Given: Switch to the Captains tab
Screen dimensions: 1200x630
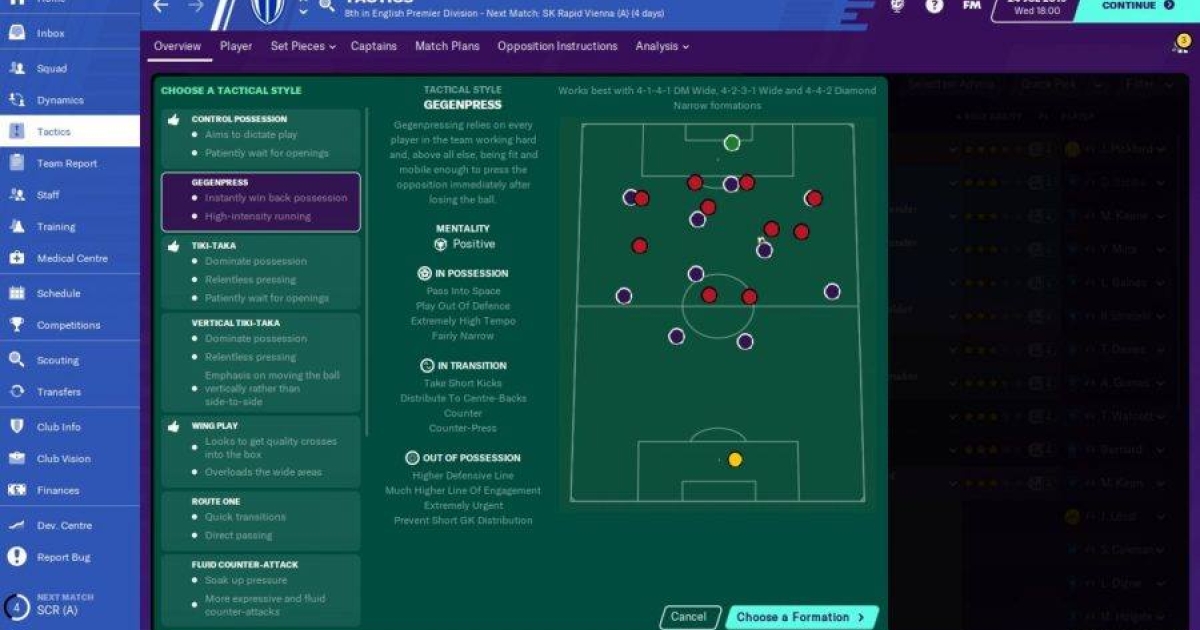Looking at the screenshot, I should pyautogui.click(x=373, y=46).
